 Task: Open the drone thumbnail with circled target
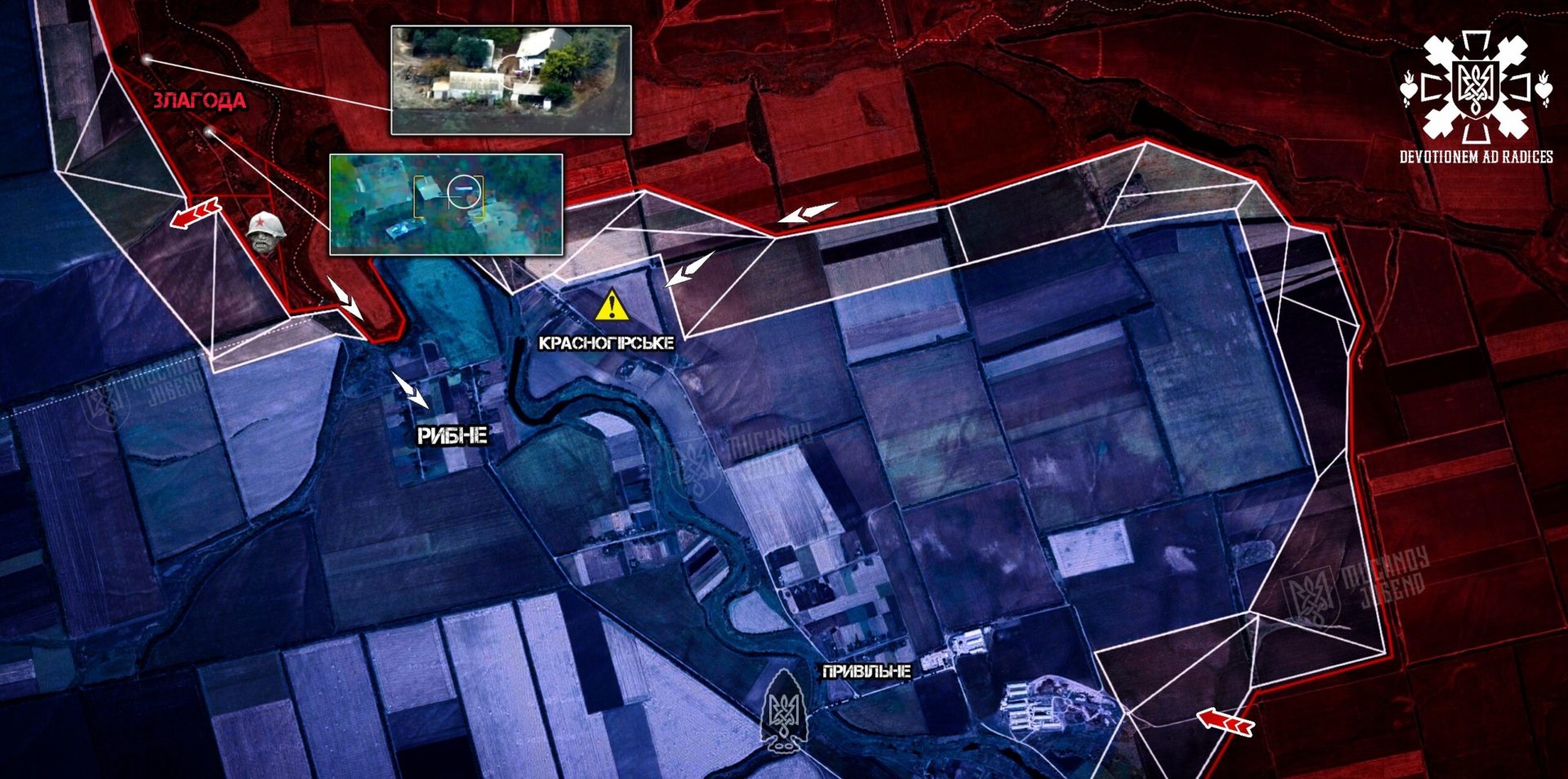[446, 204]
